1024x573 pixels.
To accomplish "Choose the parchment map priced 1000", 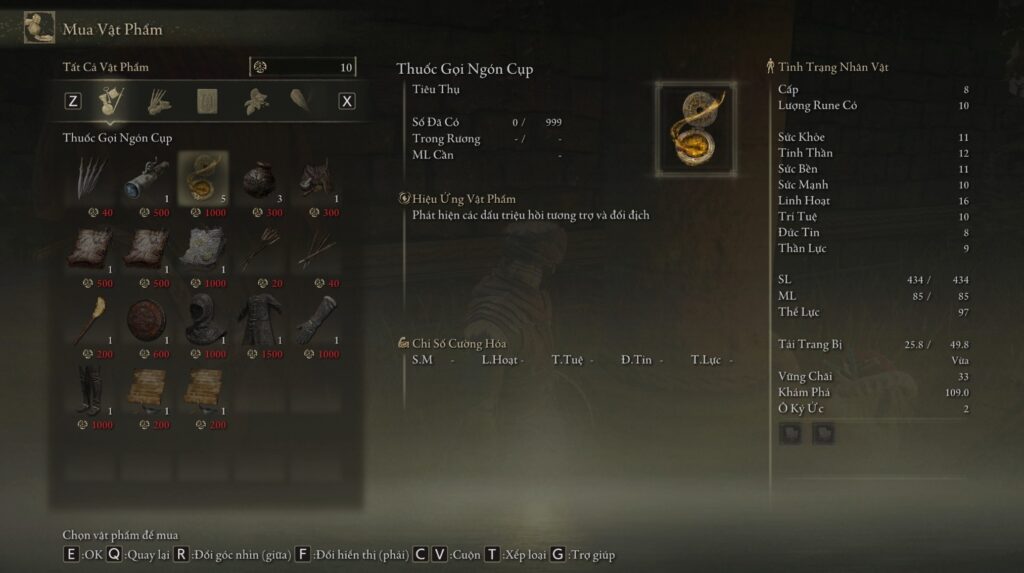I will [203, 249].
